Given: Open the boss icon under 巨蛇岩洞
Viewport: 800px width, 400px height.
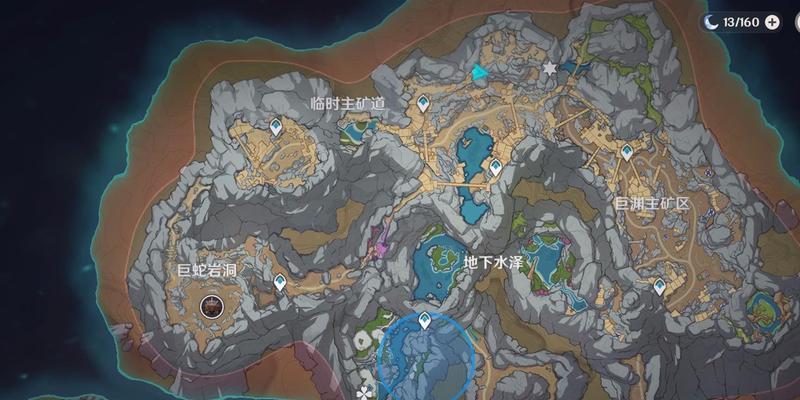Looking at the screenshot, I should tap(211, 305).
